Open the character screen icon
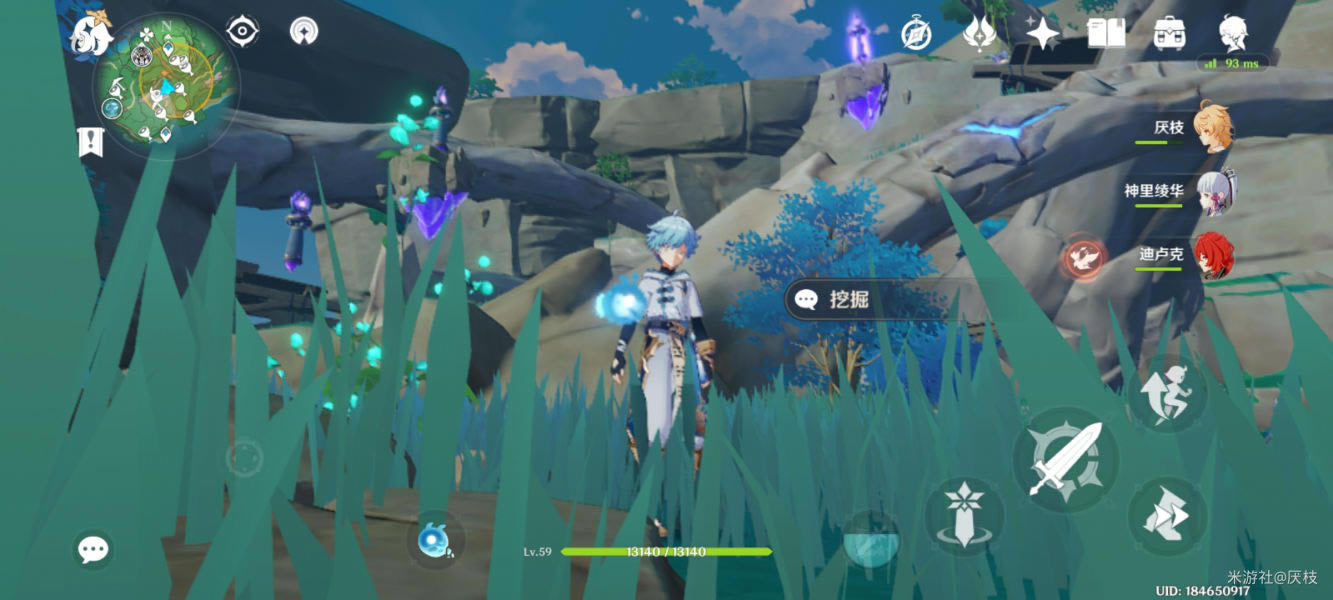The image size is (1333, 600). pos(1233,33)
